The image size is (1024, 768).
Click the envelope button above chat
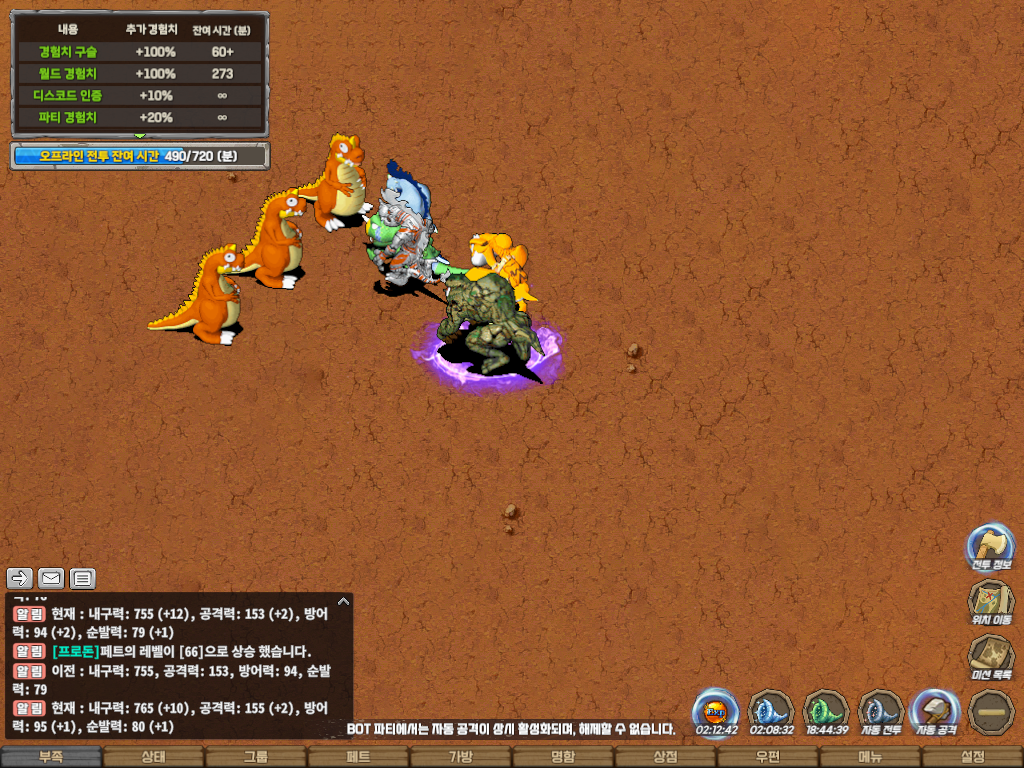point(51,578)
